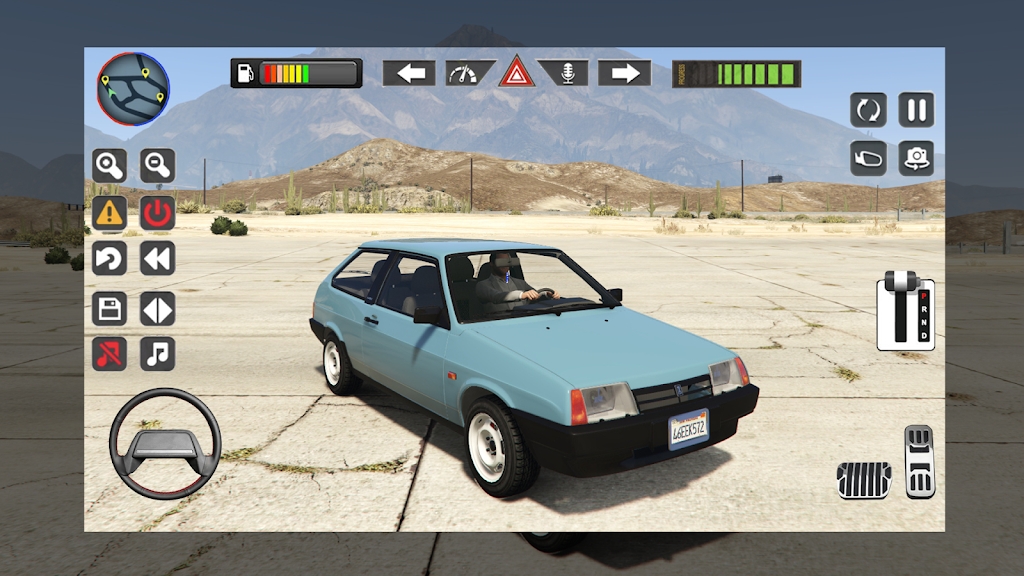Tap the microphone button
The height and width of the screenshot is (576, 1024).
[x=565, y=73]
